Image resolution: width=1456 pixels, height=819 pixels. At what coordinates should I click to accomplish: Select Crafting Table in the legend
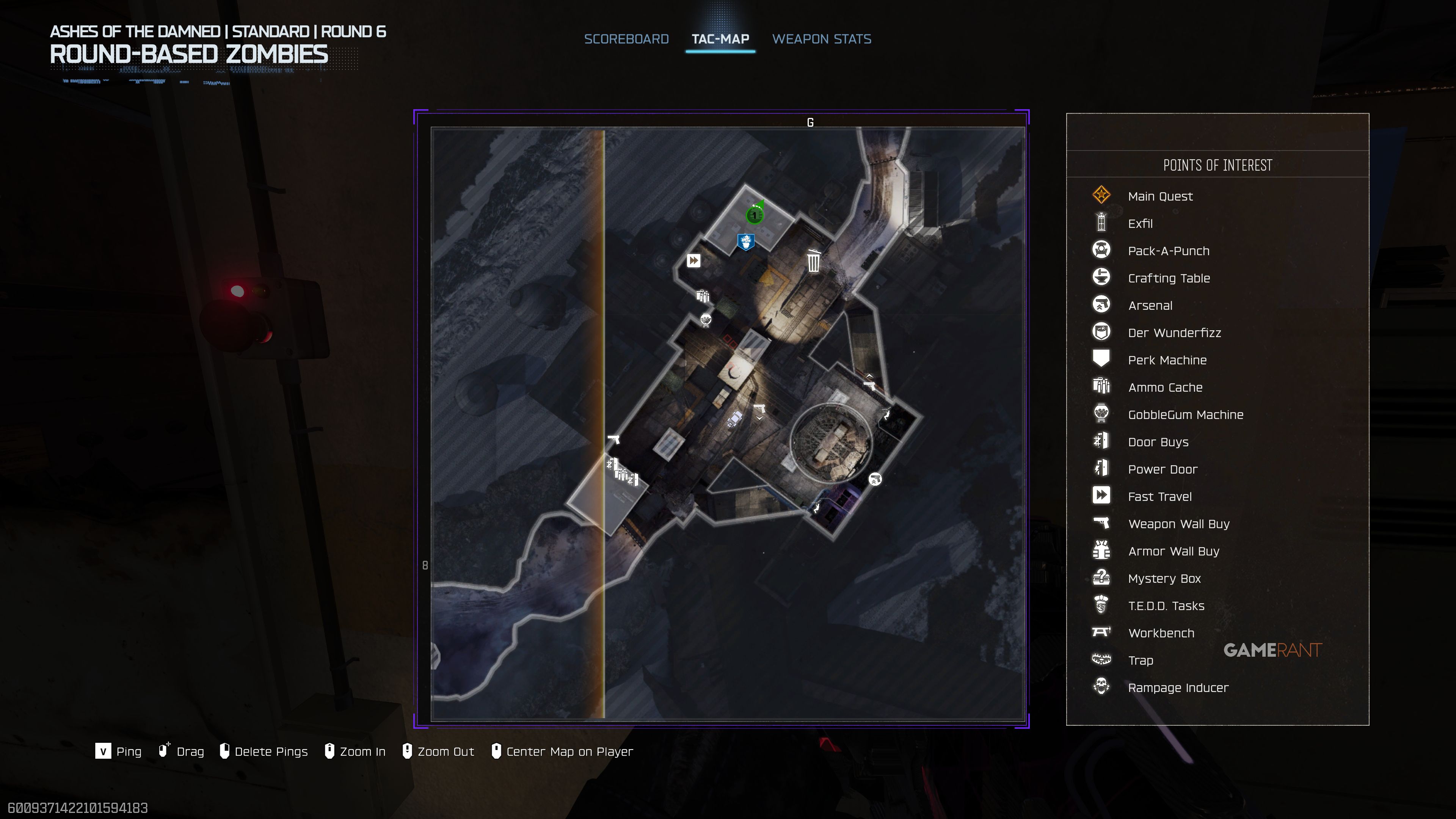point(1168,278)
